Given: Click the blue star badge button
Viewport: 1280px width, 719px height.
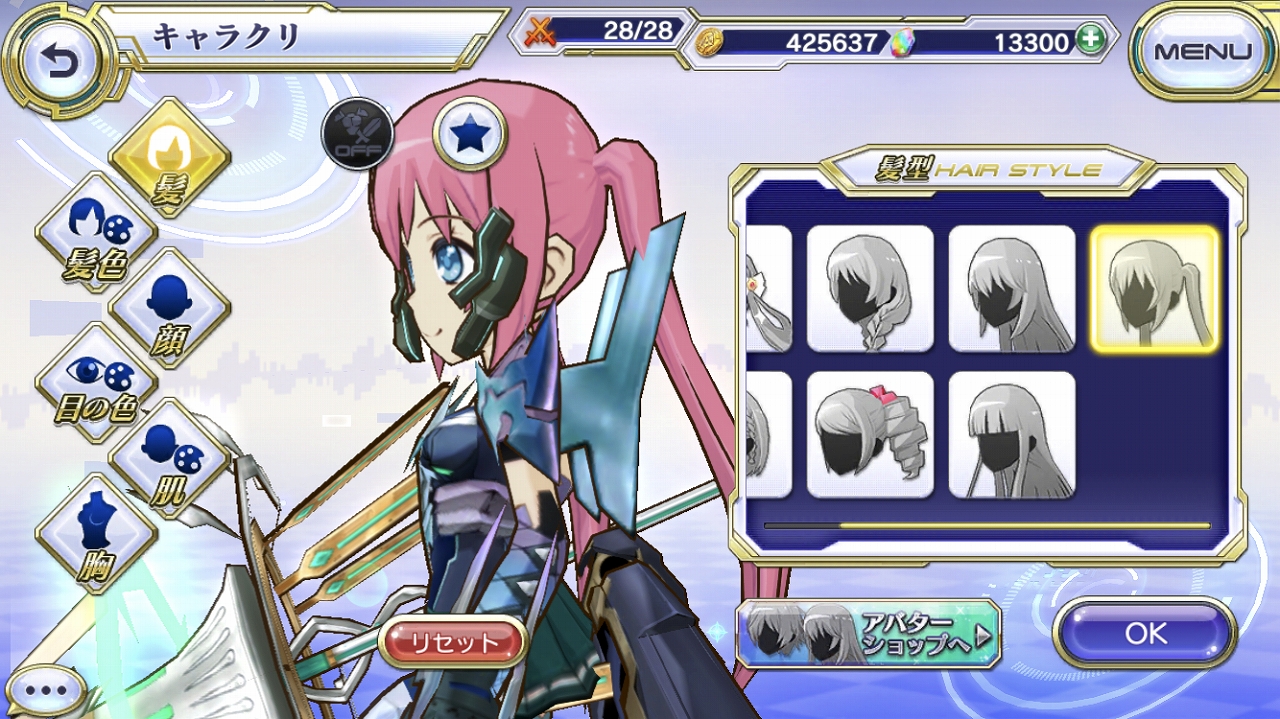Looking at the screenshot, I should pyautogui.click(x=469, y=134).
